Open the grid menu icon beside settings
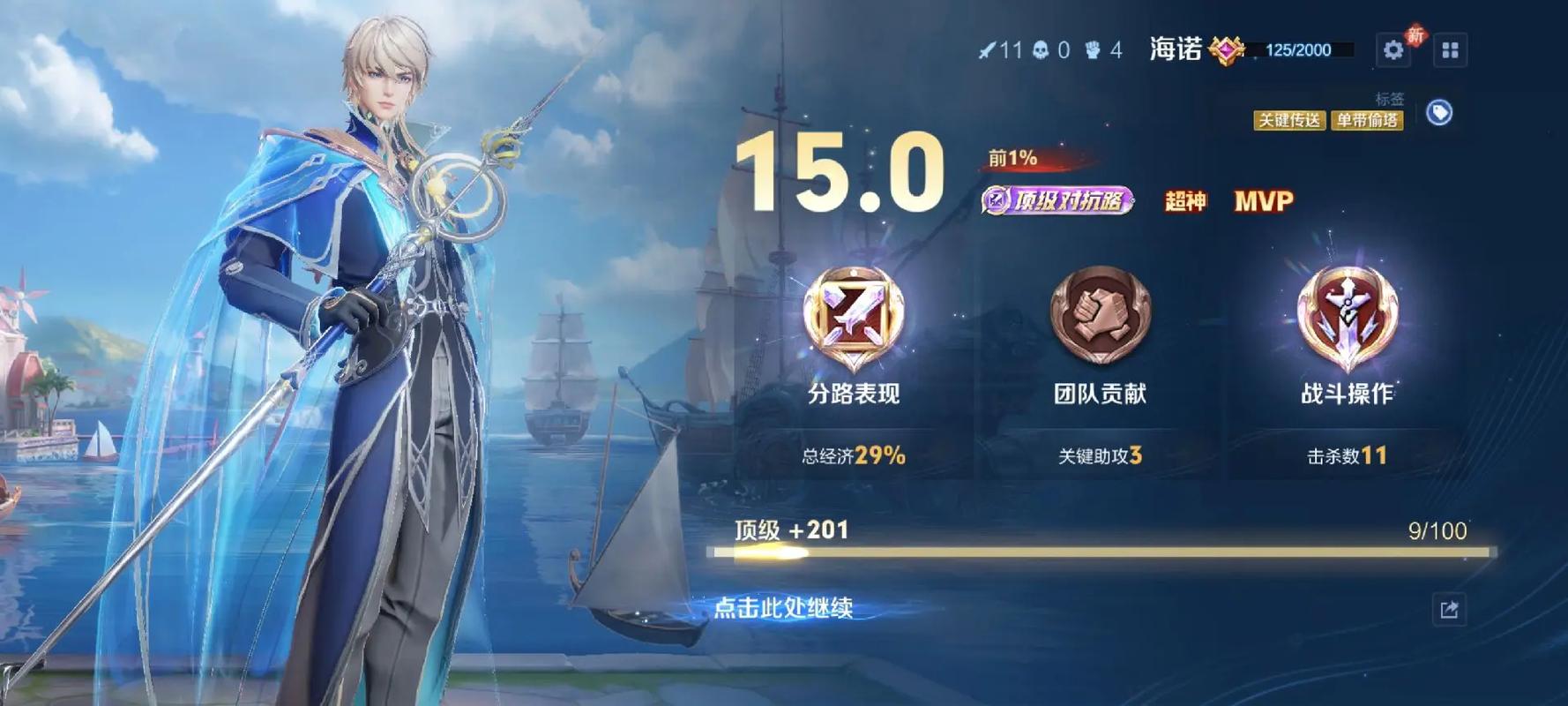This screenshot has width=1568, height=706. coord(1452,51)
